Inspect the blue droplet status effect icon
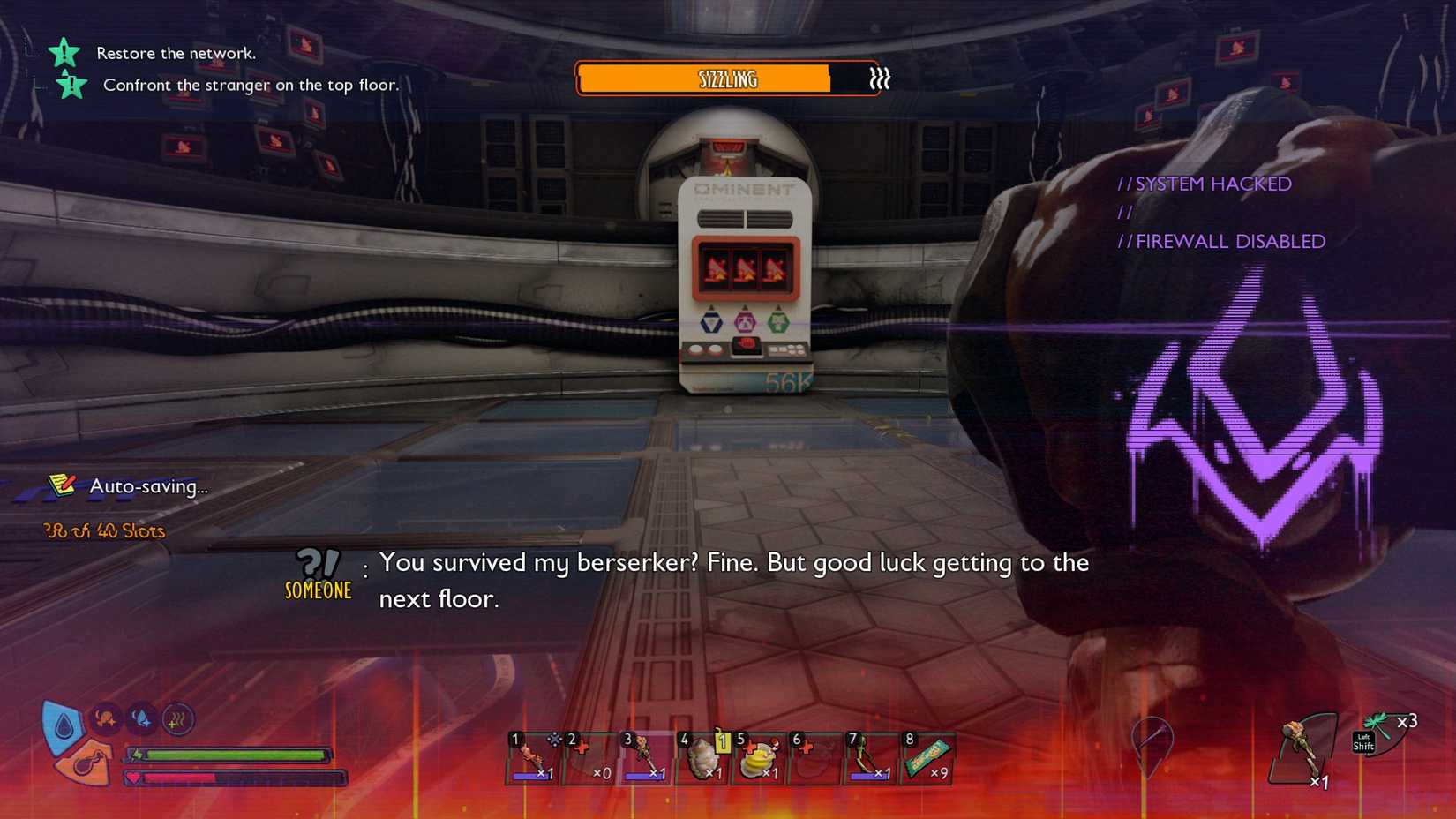 click(x=141, y=720)
